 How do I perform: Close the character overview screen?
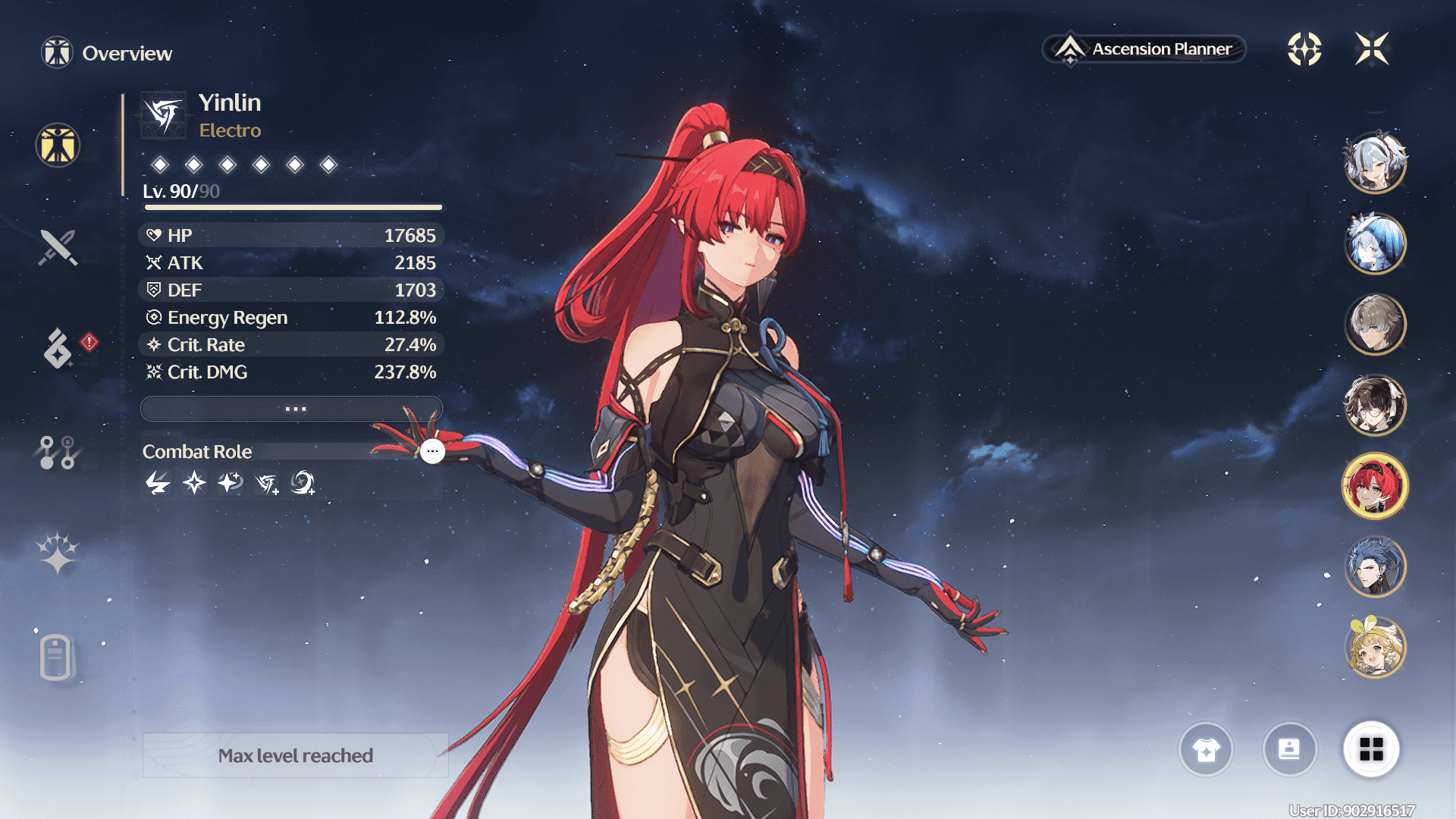pyautogui.click(x=1372, y=49)
